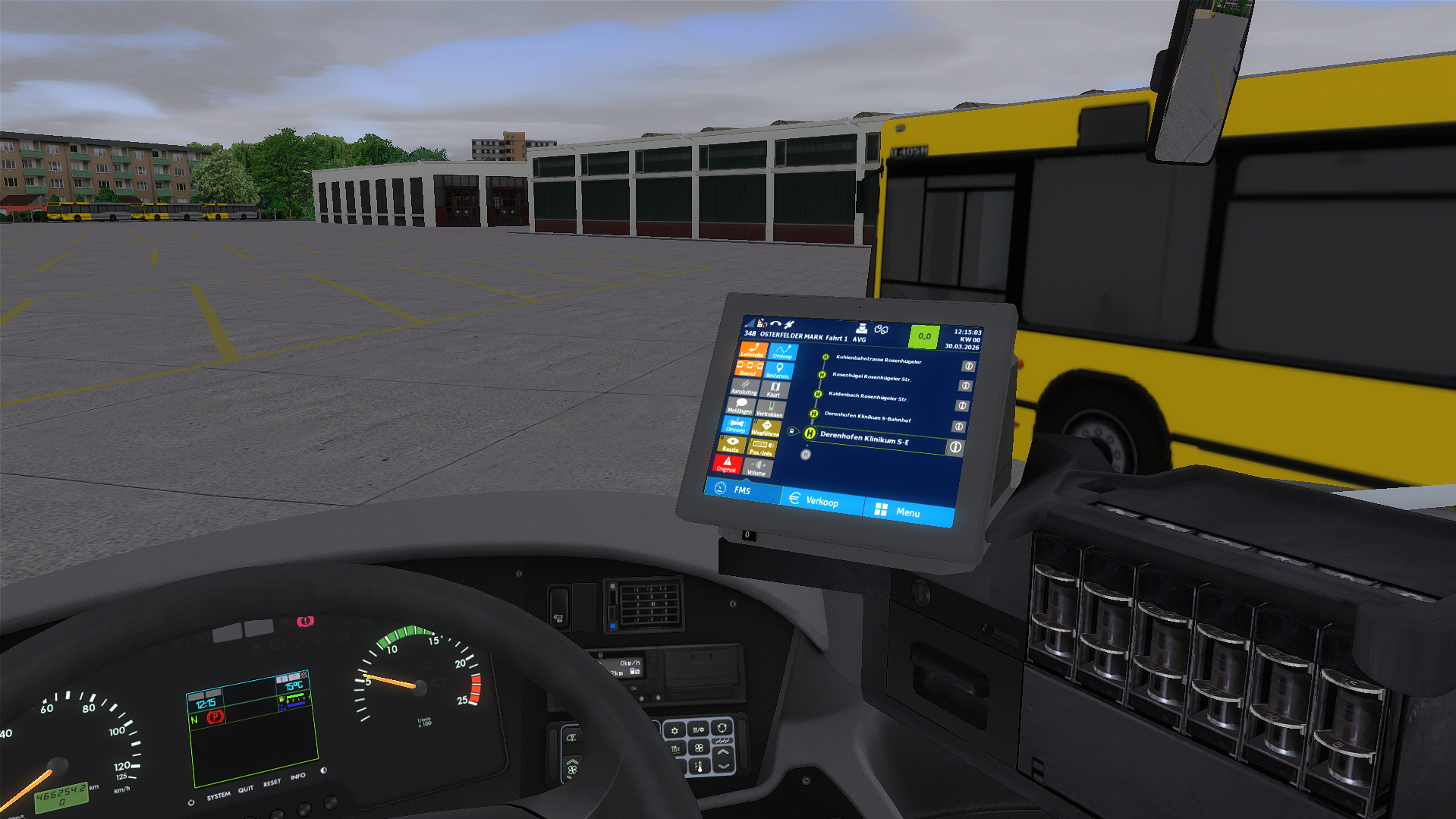1456x819 pixels.
Task: Open the Menu tab on the IBIS
Action: pos(907,513)
